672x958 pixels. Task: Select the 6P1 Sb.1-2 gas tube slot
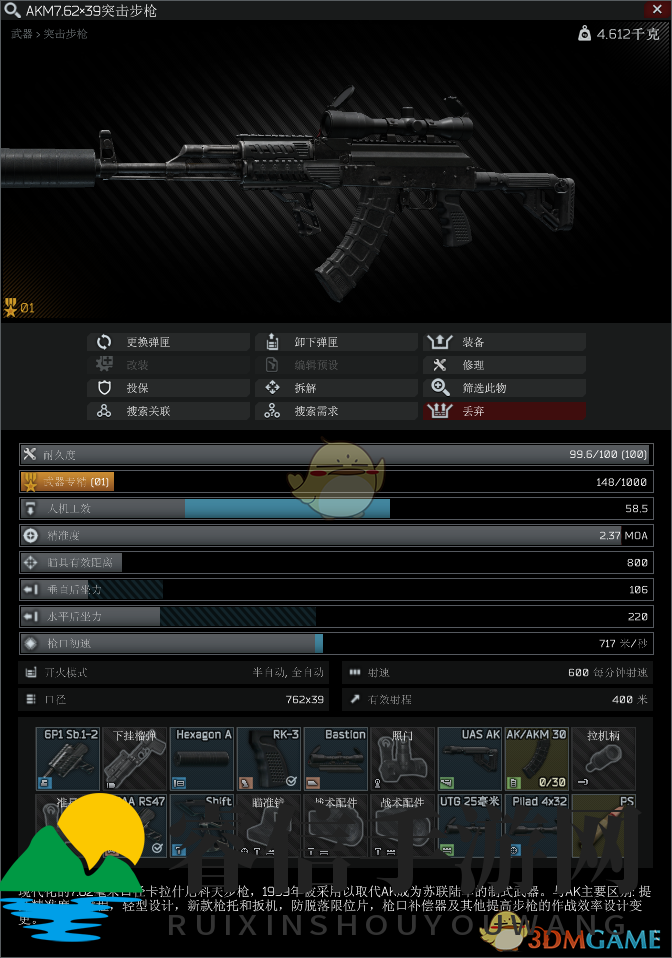point(68,758)
